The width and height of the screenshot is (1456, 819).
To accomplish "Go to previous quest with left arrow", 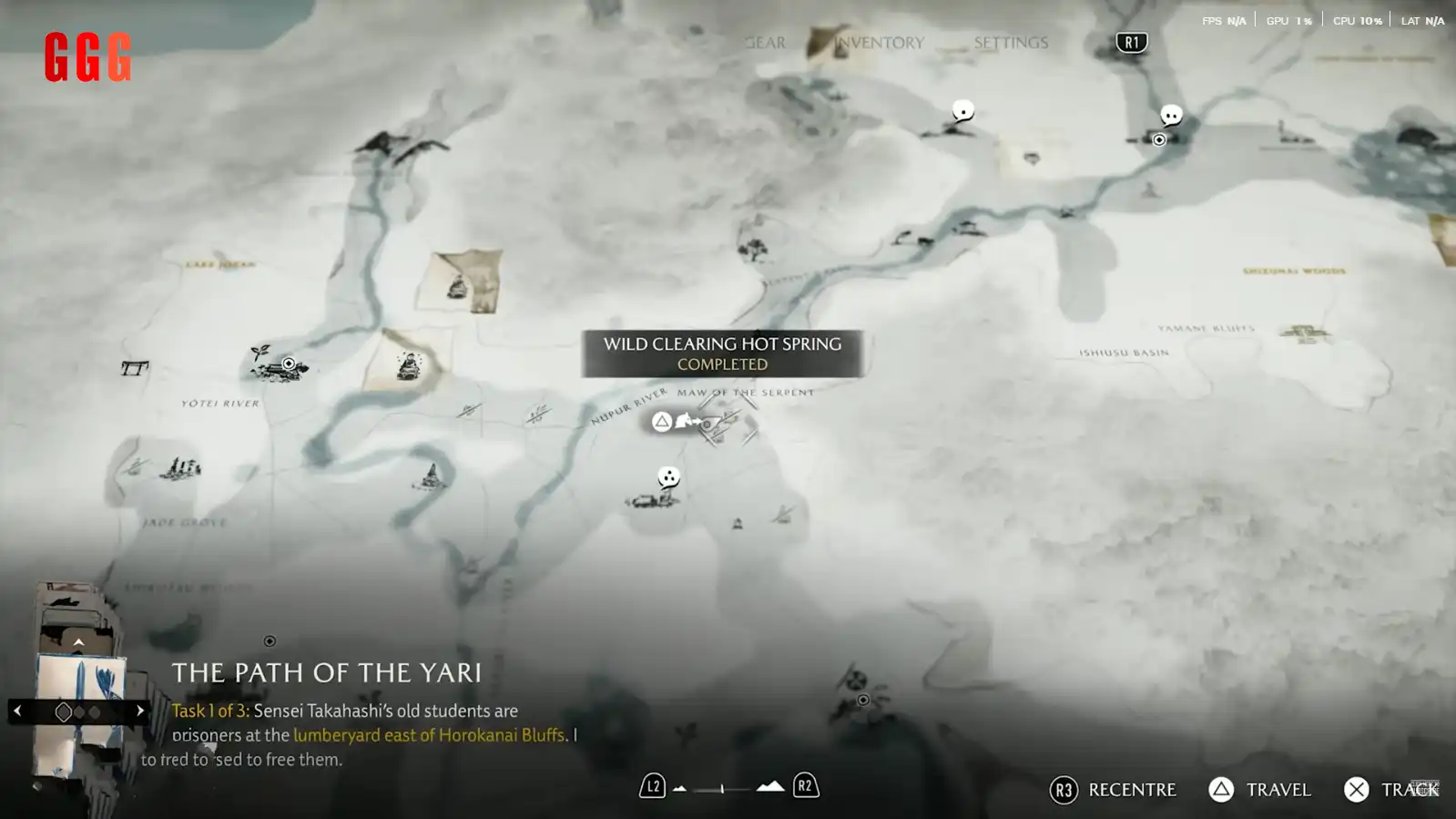I will click(x=17, y=711).
